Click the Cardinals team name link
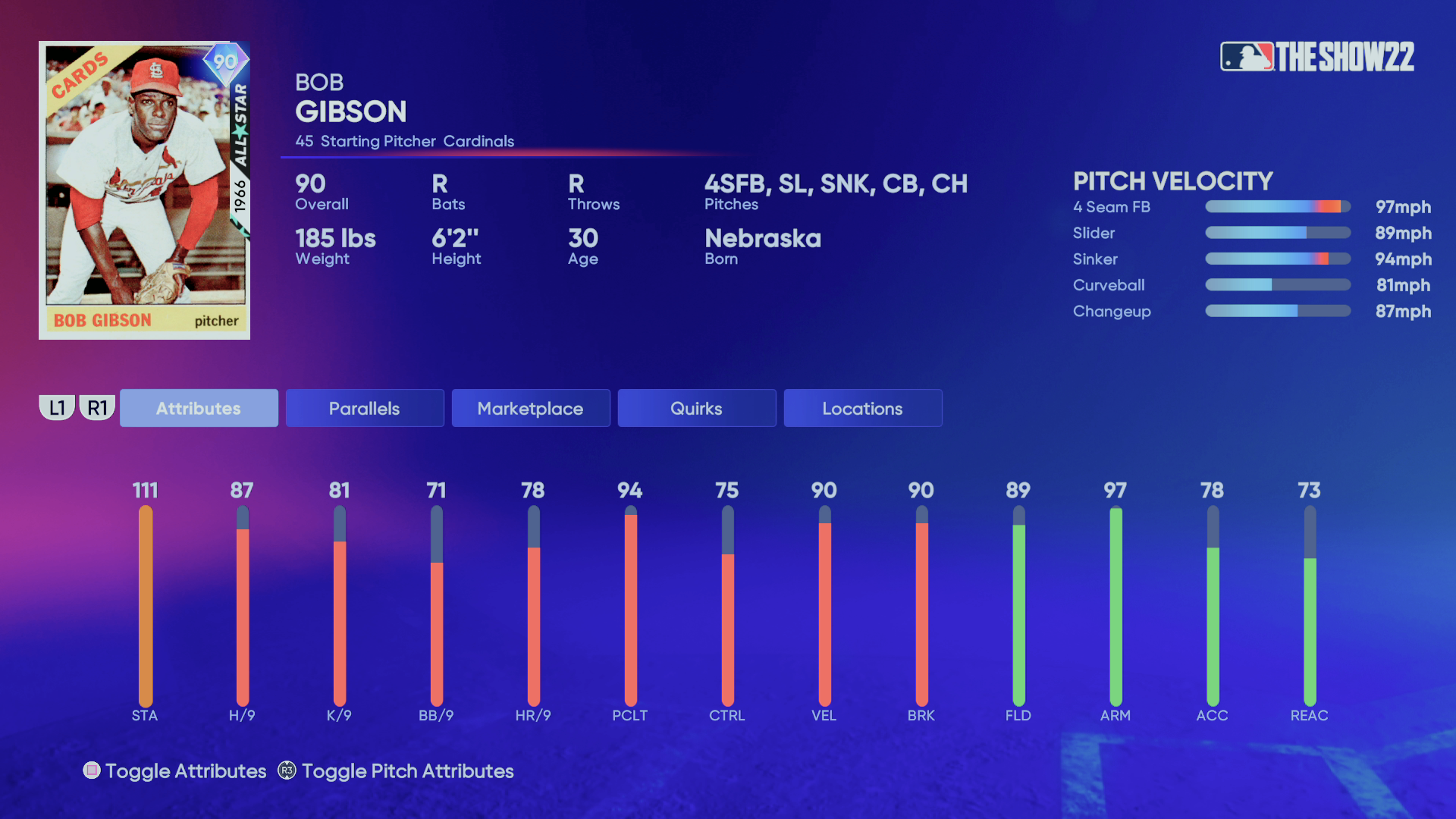 click(x=481, y=141)
